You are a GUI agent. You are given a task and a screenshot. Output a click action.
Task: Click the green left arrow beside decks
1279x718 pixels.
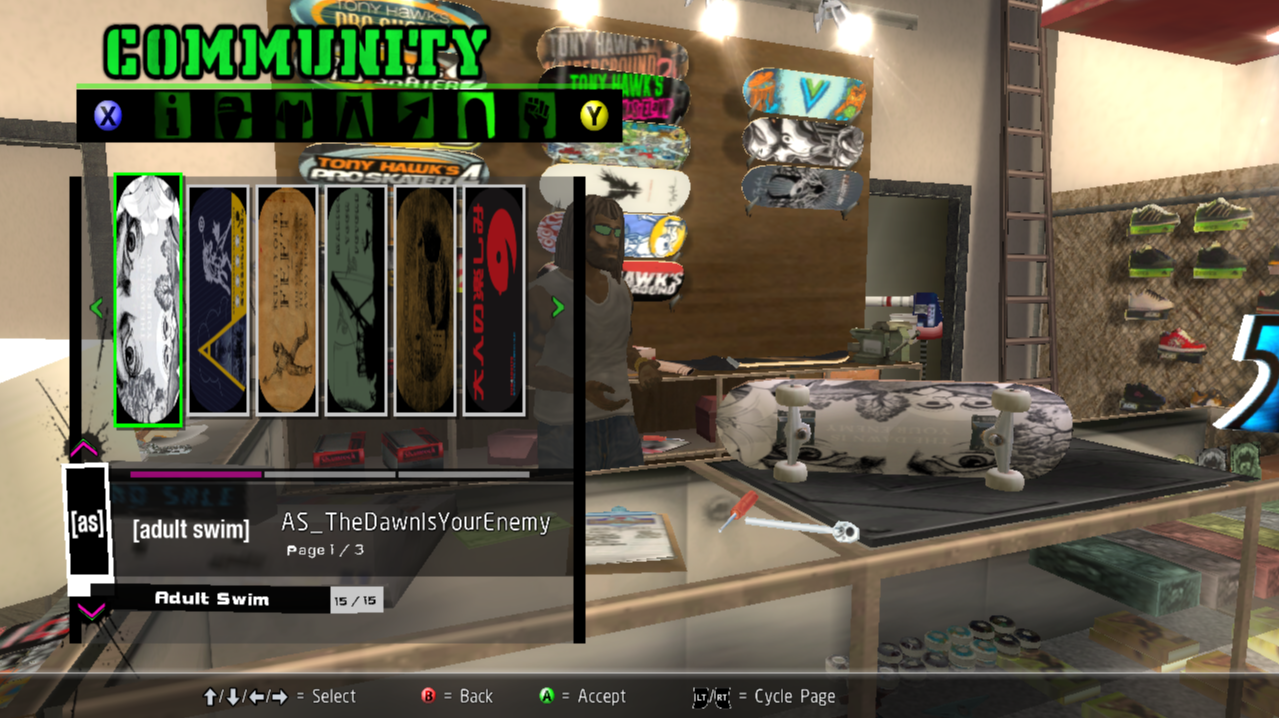tap(97, 308)
